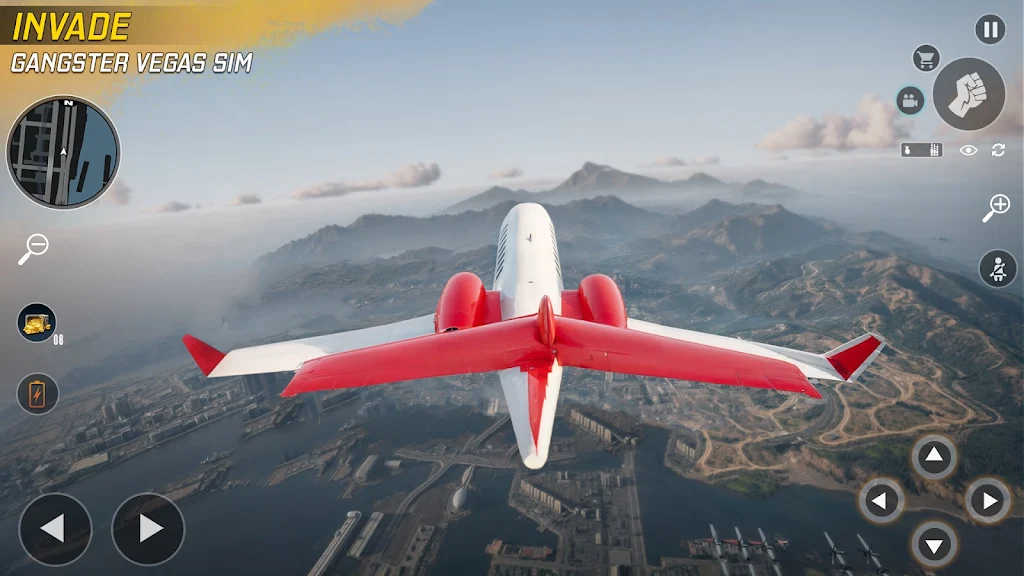Tap the down arrow flight control
Image resolution: width=1024 pixels, height=576 pixels.
coord(934,545)
